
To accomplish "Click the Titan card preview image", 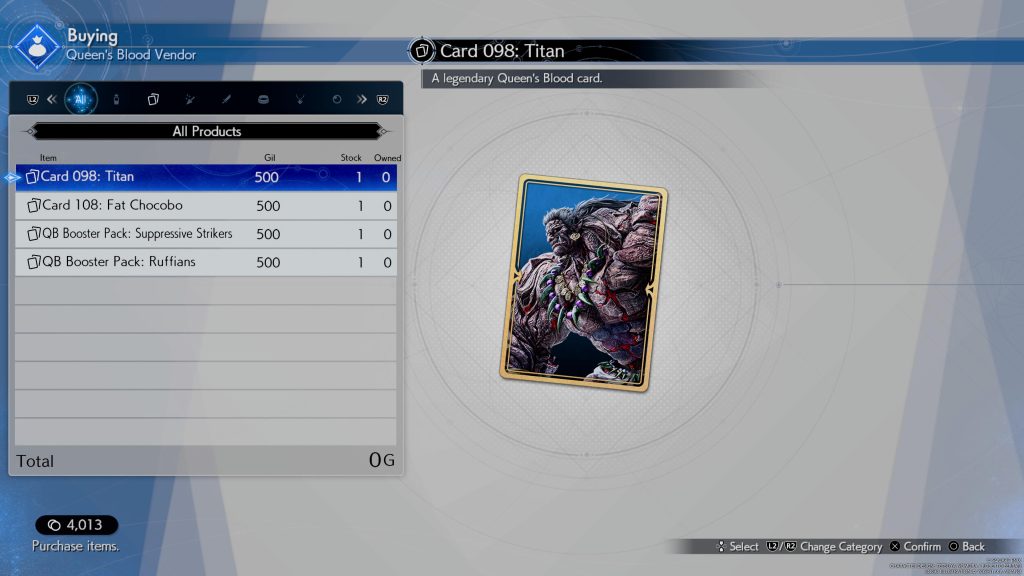I will coord(584,283).
